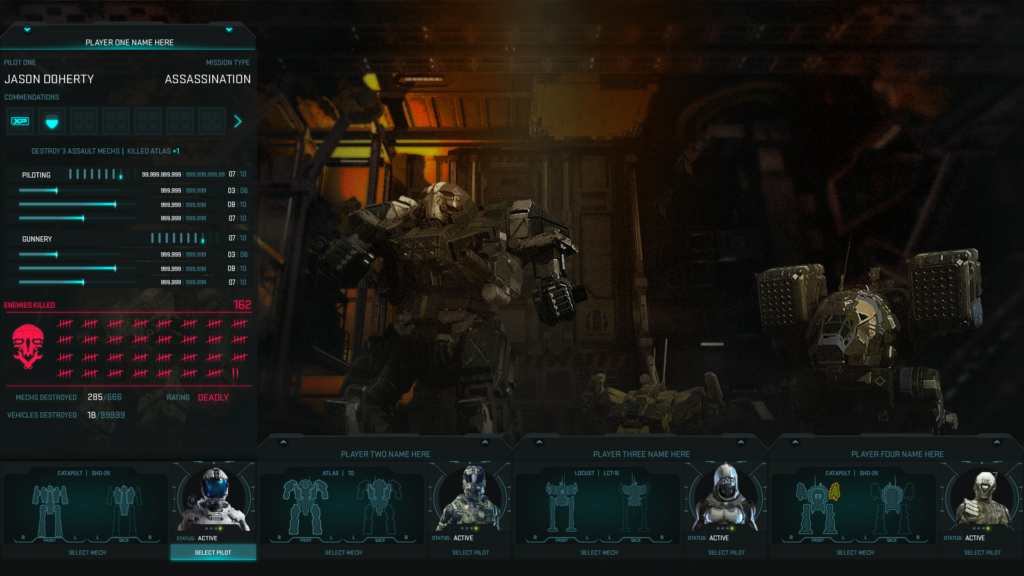The image size is (1024, 576).
Task: Select mech for player four's Catapult
Action: [855, 552]
